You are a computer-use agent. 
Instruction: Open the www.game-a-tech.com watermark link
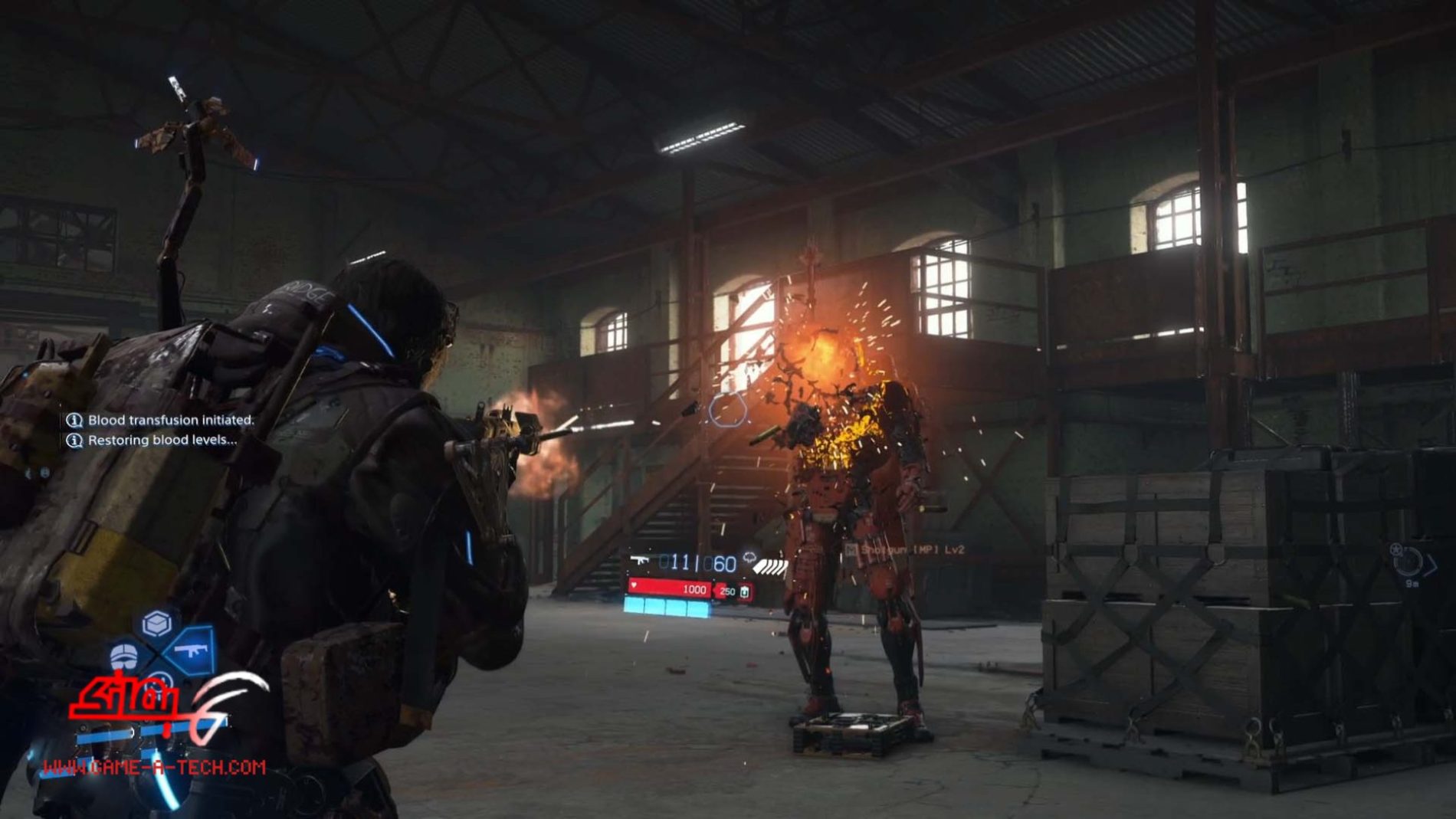[x=154, y=767]
